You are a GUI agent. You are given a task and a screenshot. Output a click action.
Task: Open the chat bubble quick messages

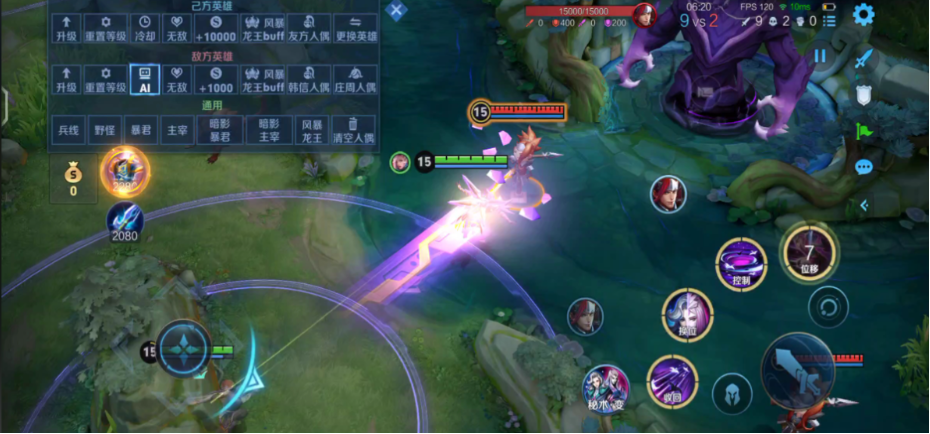pos(864,167)
